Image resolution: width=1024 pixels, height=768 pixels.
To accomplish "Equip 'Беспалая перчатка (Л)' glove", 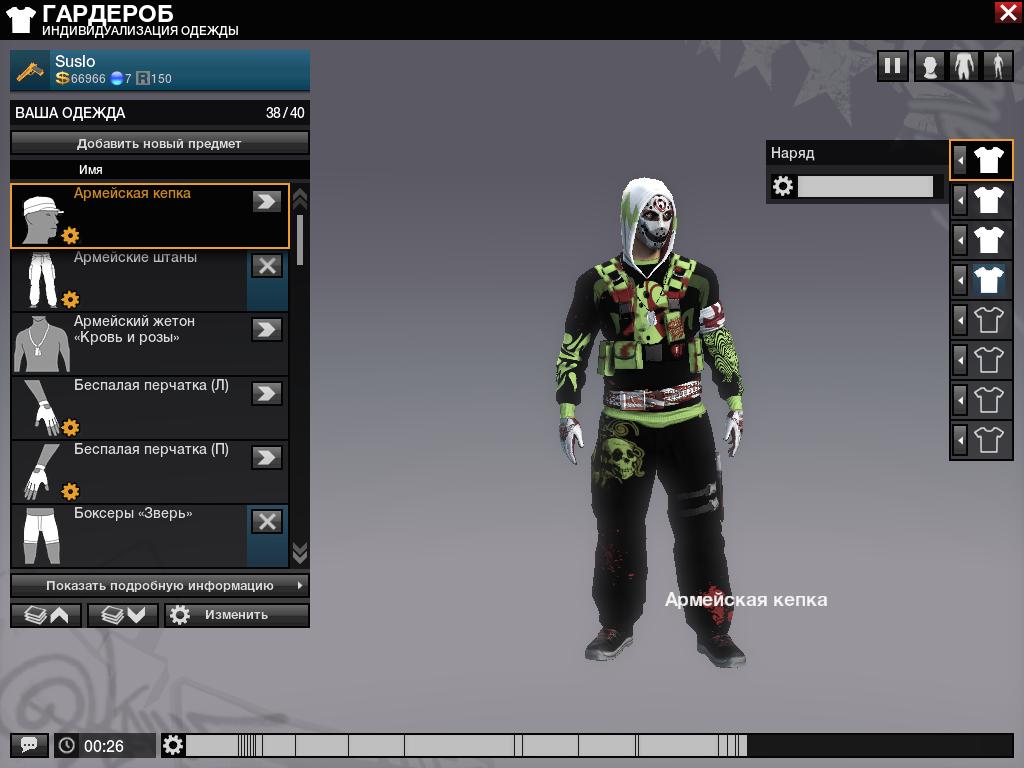I will (x=266, y=393).
